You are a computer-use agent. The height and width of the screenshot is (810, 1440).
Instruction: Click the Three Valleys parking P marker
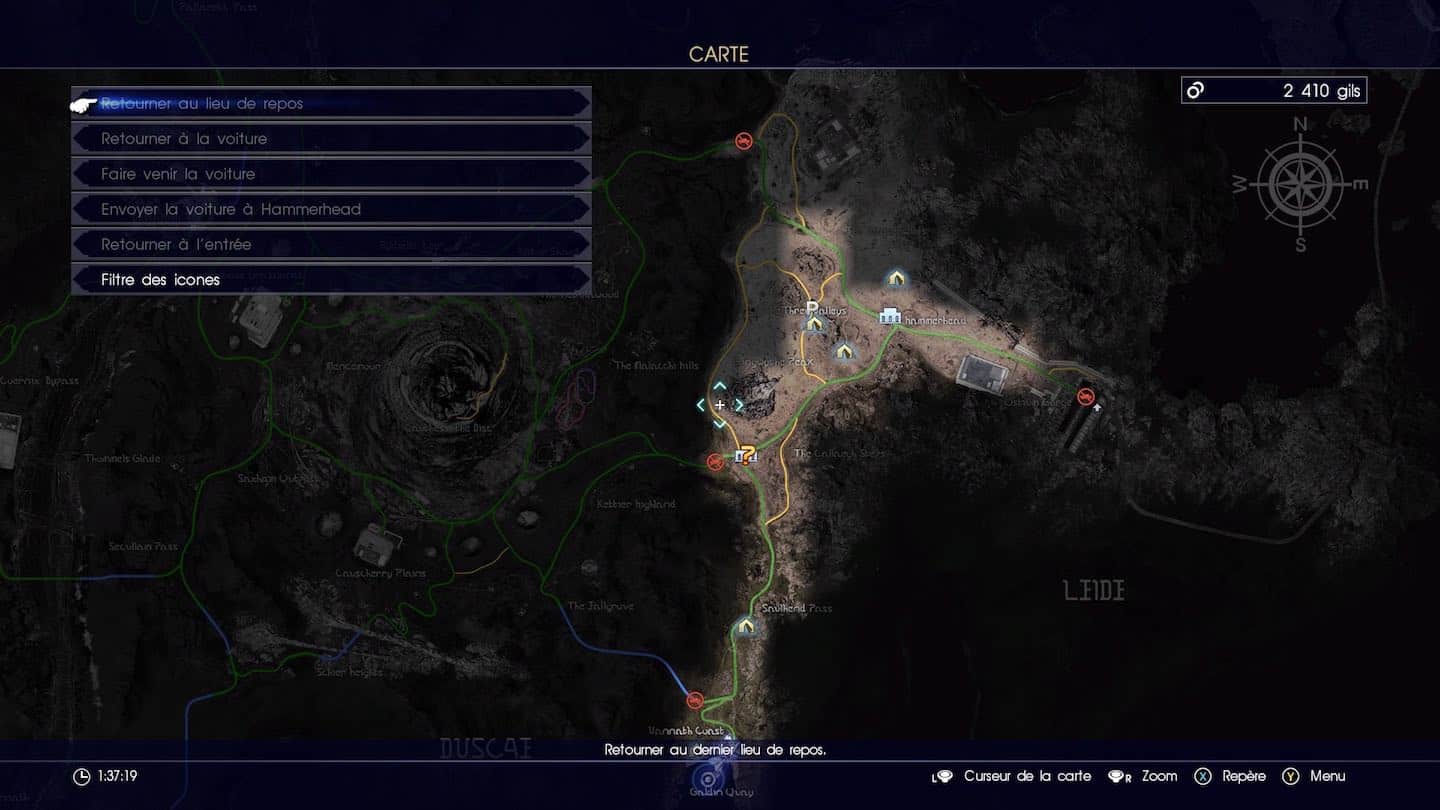(x=813, y=308)
